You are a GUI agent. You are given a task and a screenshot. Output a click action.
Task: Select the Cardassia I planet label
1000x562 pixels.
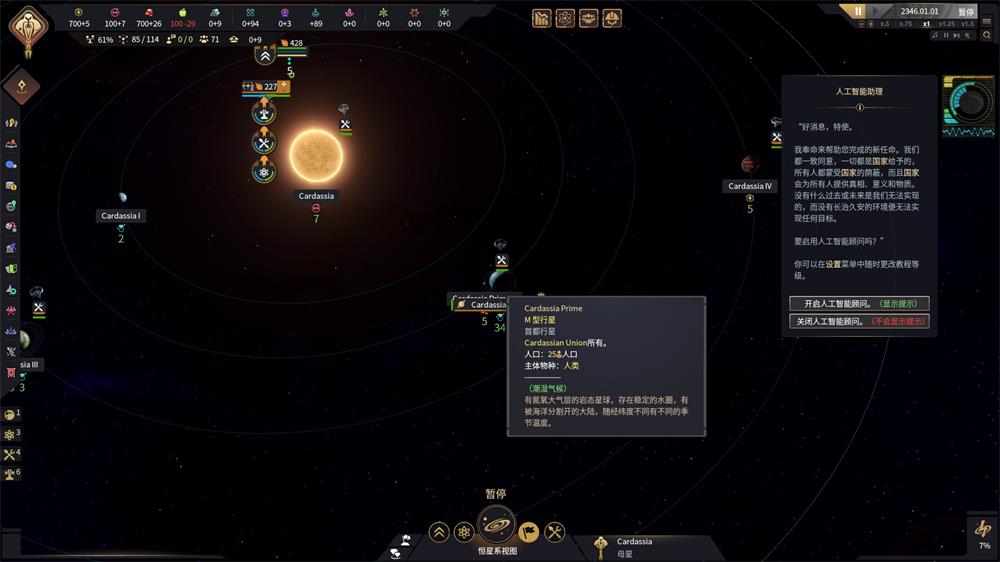121,216
